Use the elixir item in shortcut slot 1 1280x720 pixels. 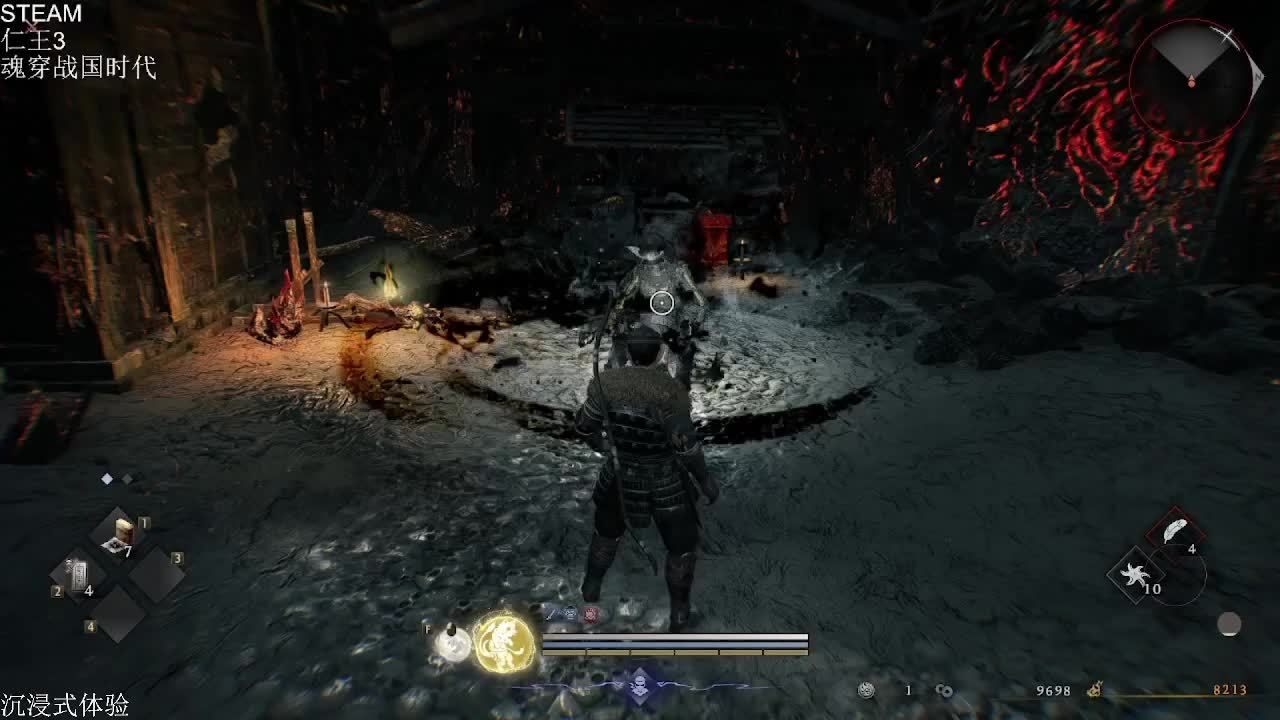point(121,534)
